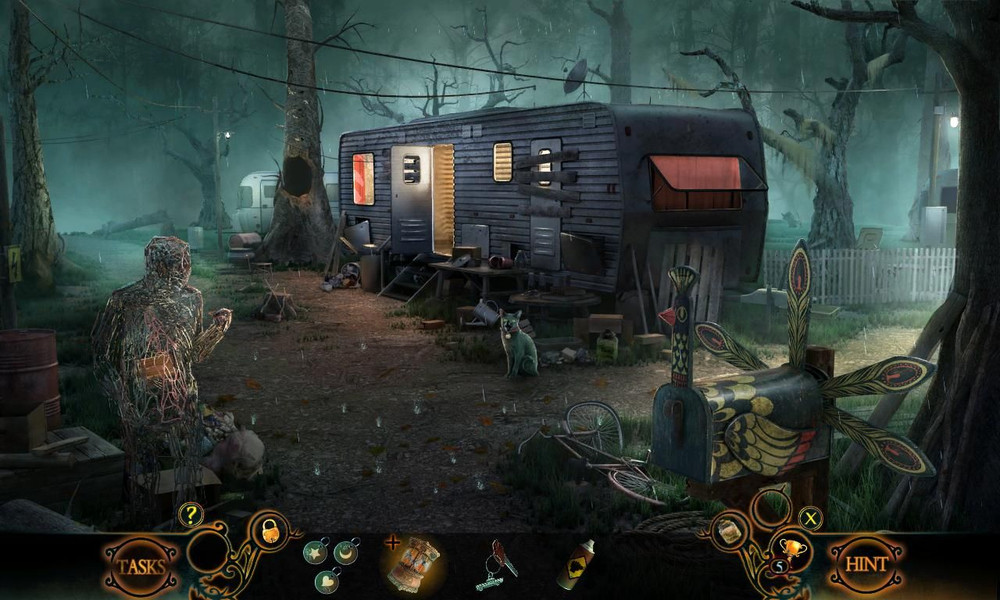Pick the wrapped bundle item with plus
Screen dimensions: 1000x600
(411, 564)
